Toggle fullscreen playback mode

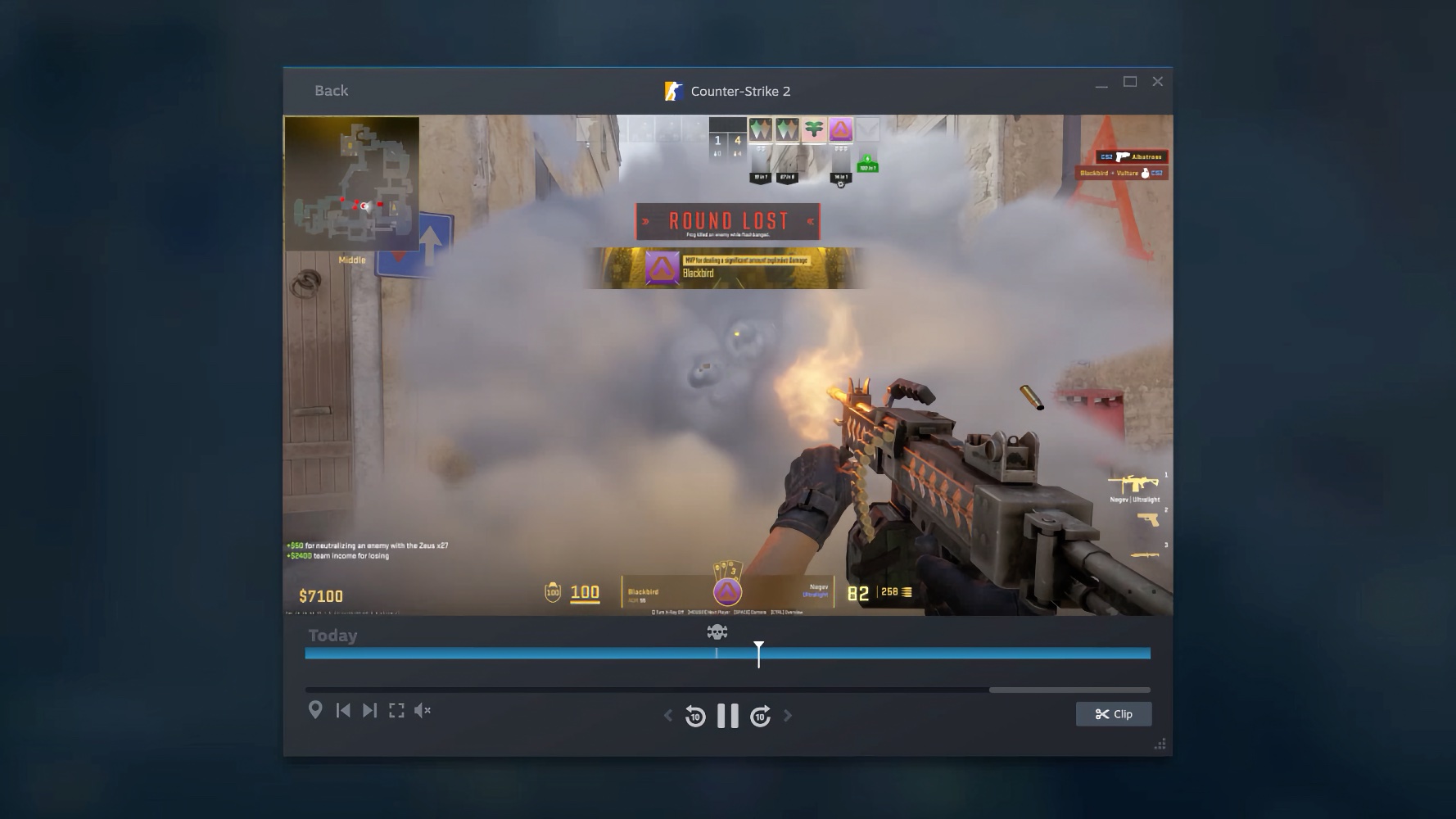pos(398,711)
